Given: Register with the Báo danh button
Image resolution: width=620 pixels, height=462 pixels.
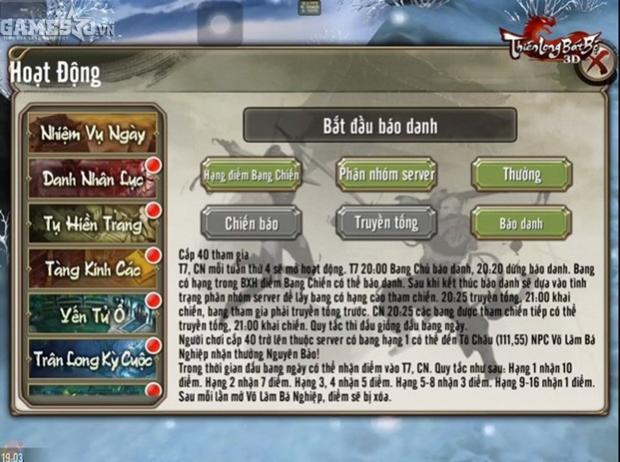Looking at the screenshot, I should [521, 222].
